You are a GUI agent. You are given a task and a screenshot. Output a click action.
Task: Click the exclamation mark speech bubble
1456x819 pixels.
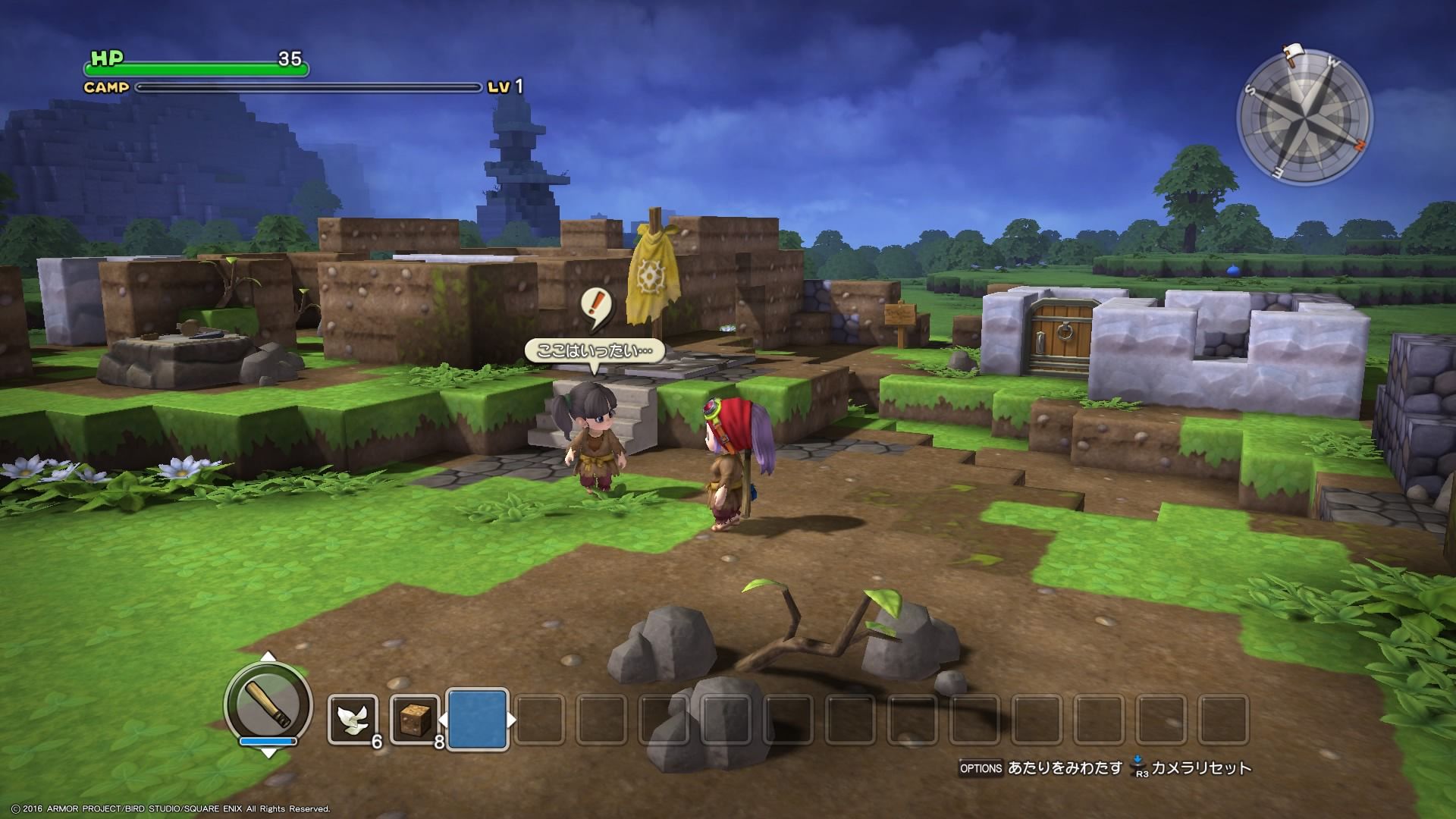tap(596, 308)
